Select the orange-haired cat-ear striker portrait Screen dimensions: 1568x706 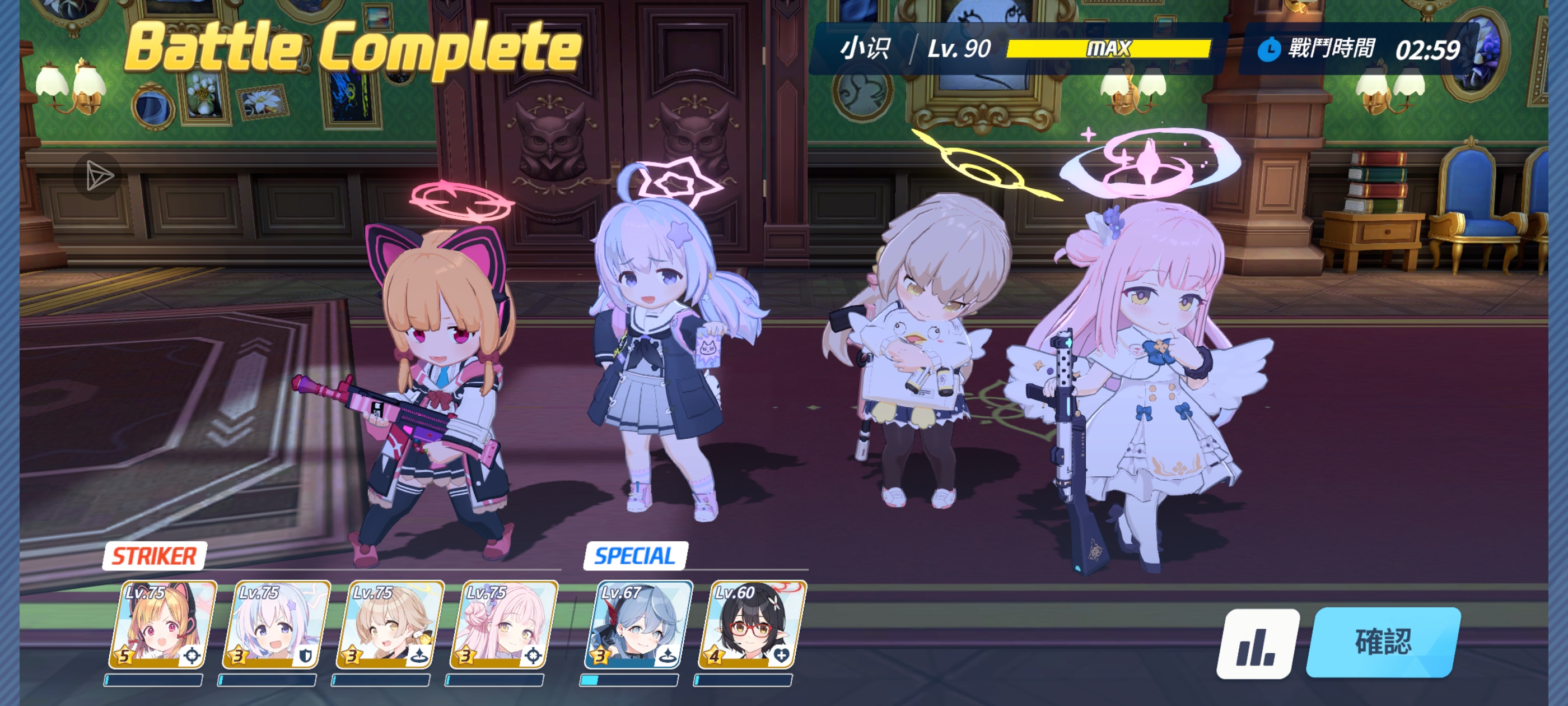162,624
